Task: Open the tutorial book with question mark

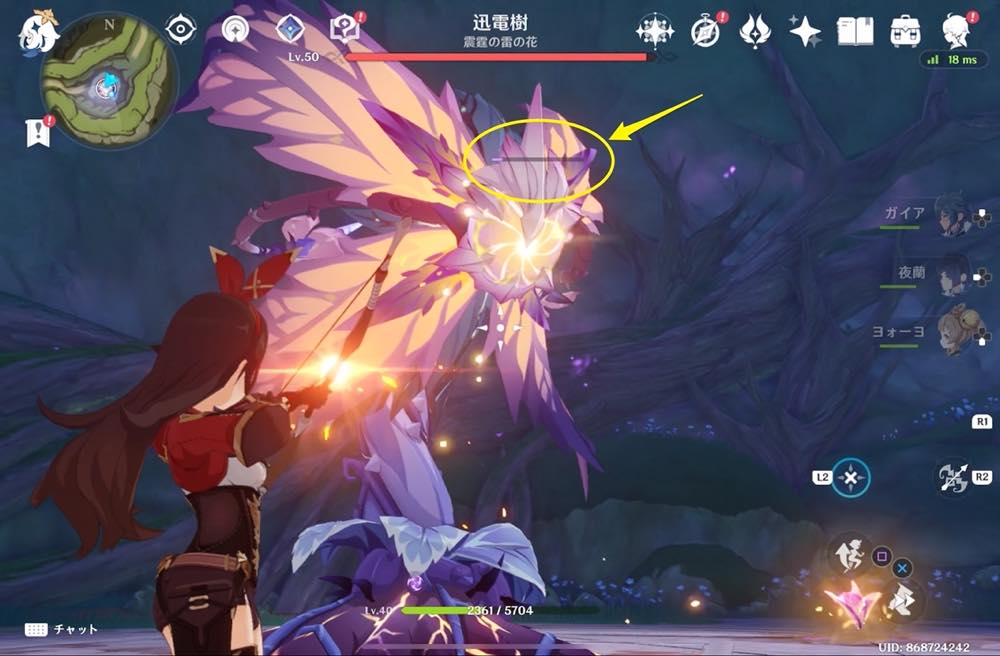Action: click(346, 29)
